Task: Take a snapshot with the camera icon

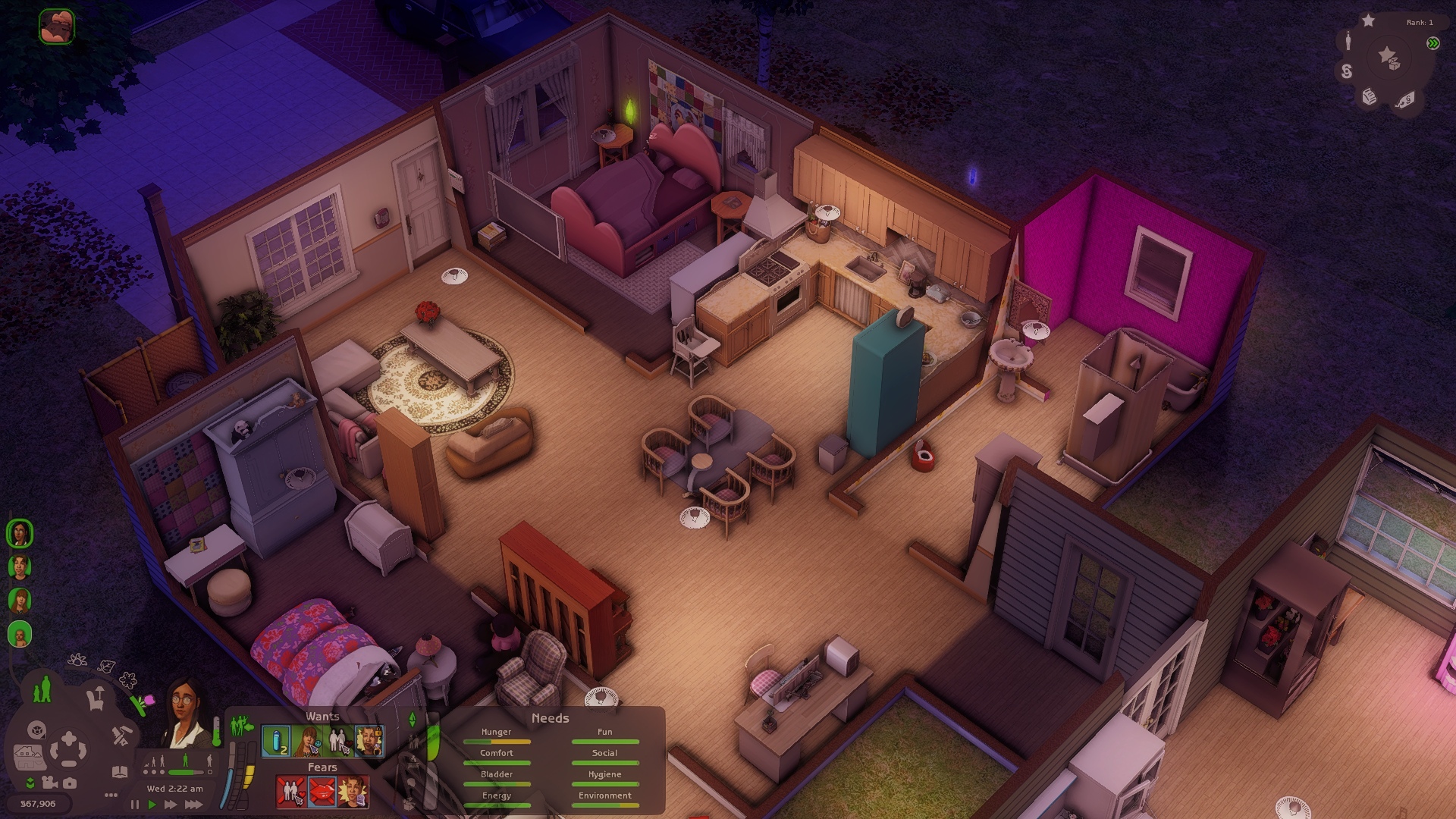Action: click(70, 783)
